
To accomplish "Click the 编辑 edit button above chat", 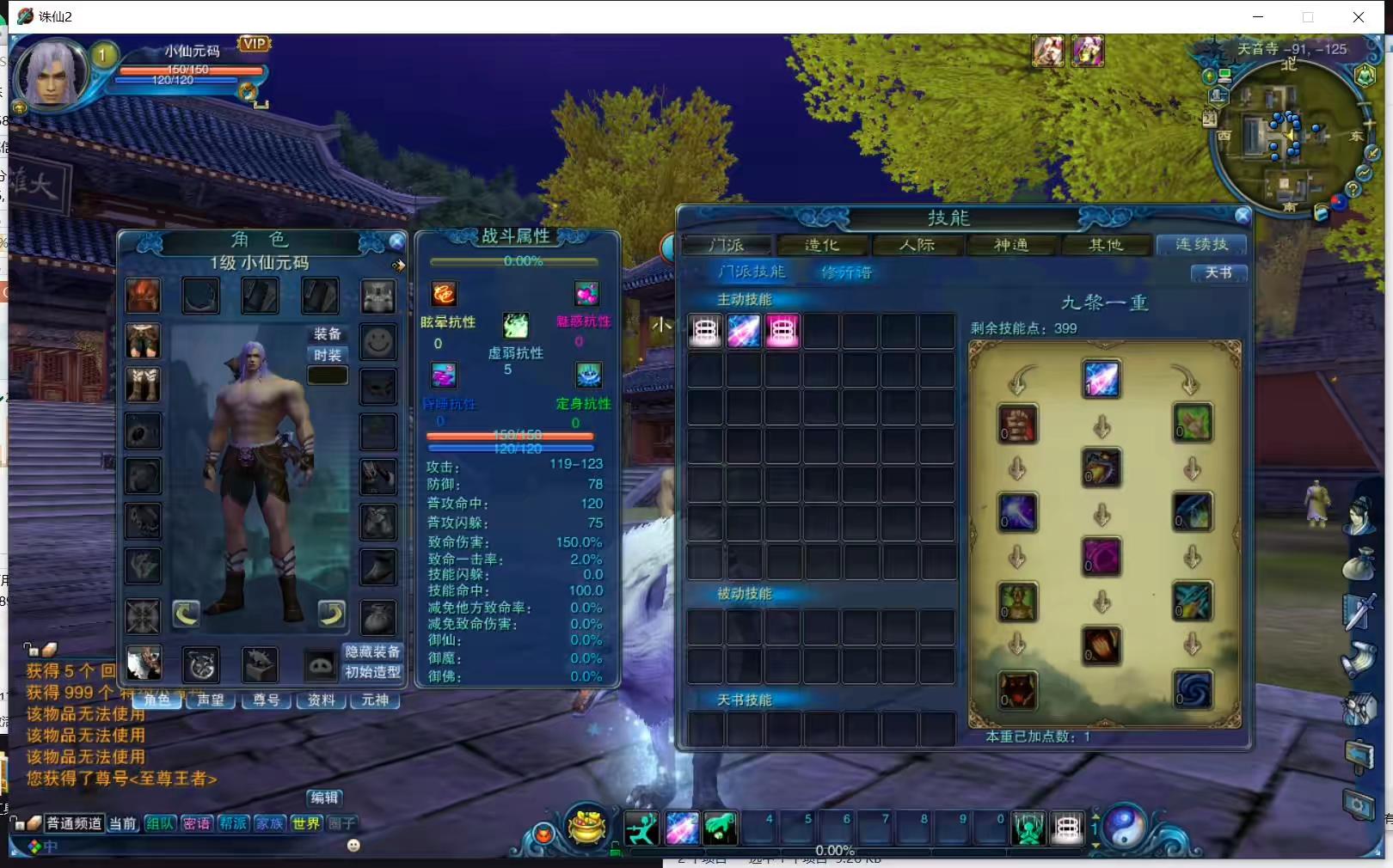I will click(324, 798).
